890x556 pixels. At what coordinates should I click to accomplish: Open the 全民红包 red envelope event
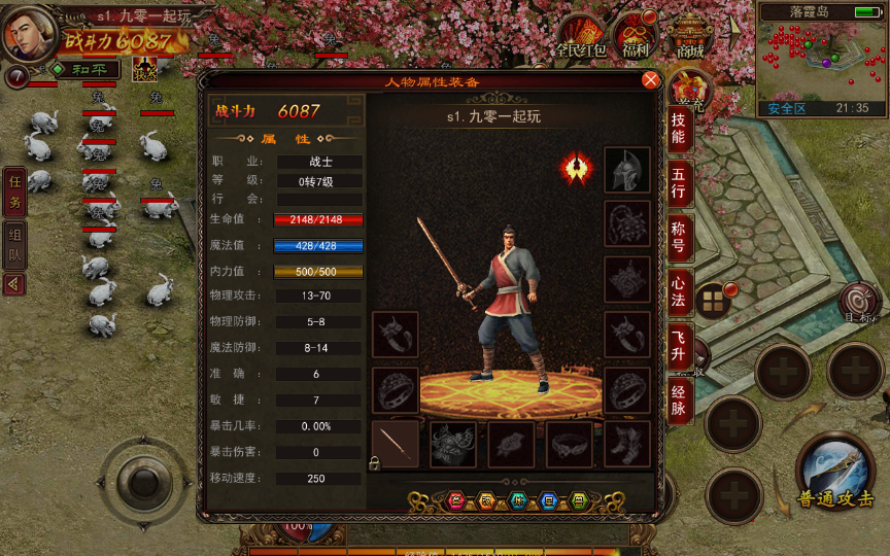(582, 37)
